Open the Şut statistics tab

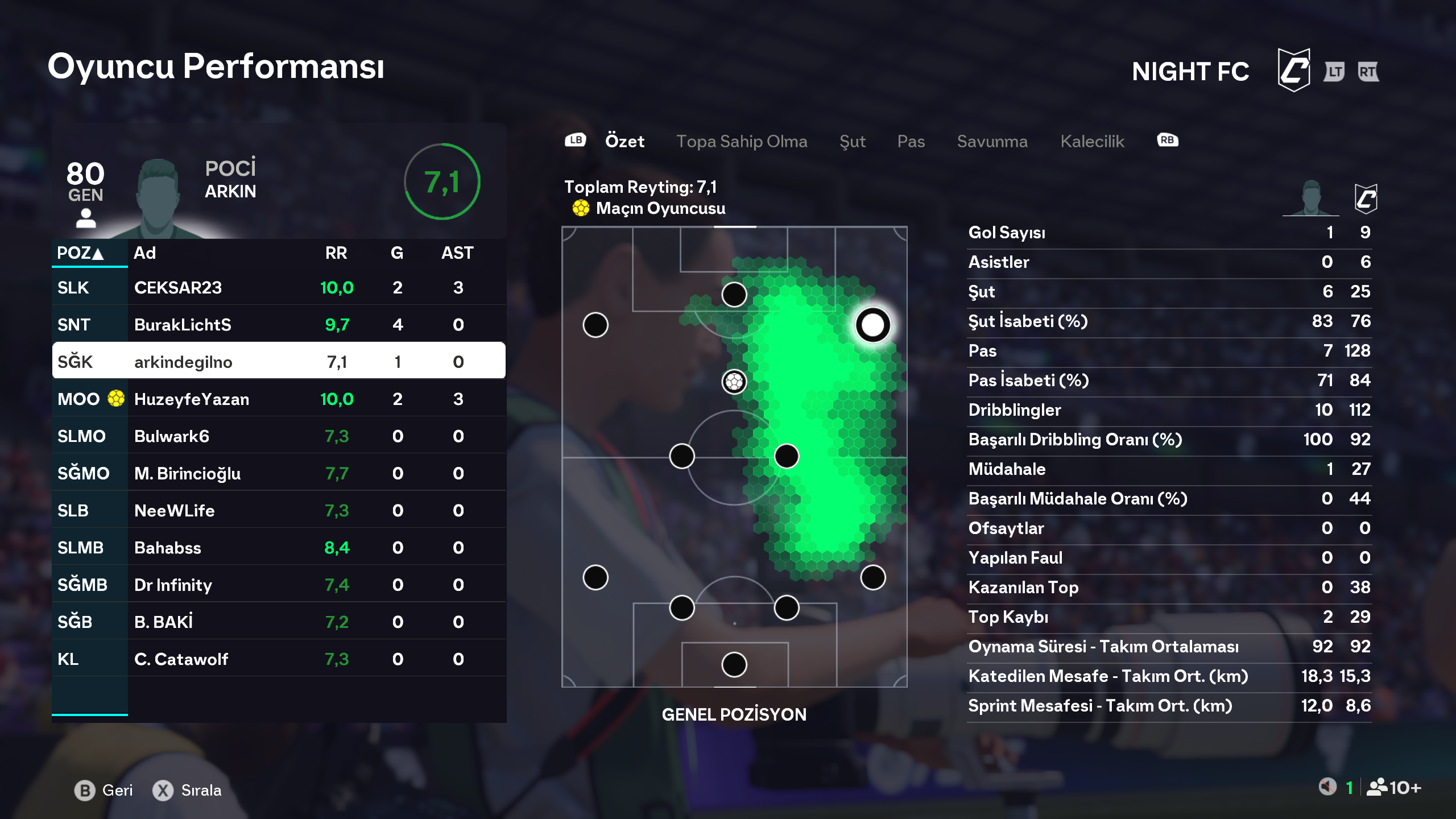click(x=852, y=141)
